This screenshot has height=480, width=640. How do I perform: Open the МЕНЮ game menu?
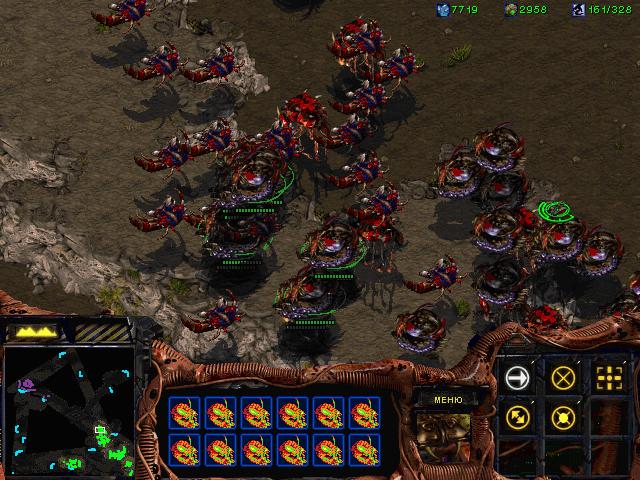pyautogui.click(x=446, y=397)
